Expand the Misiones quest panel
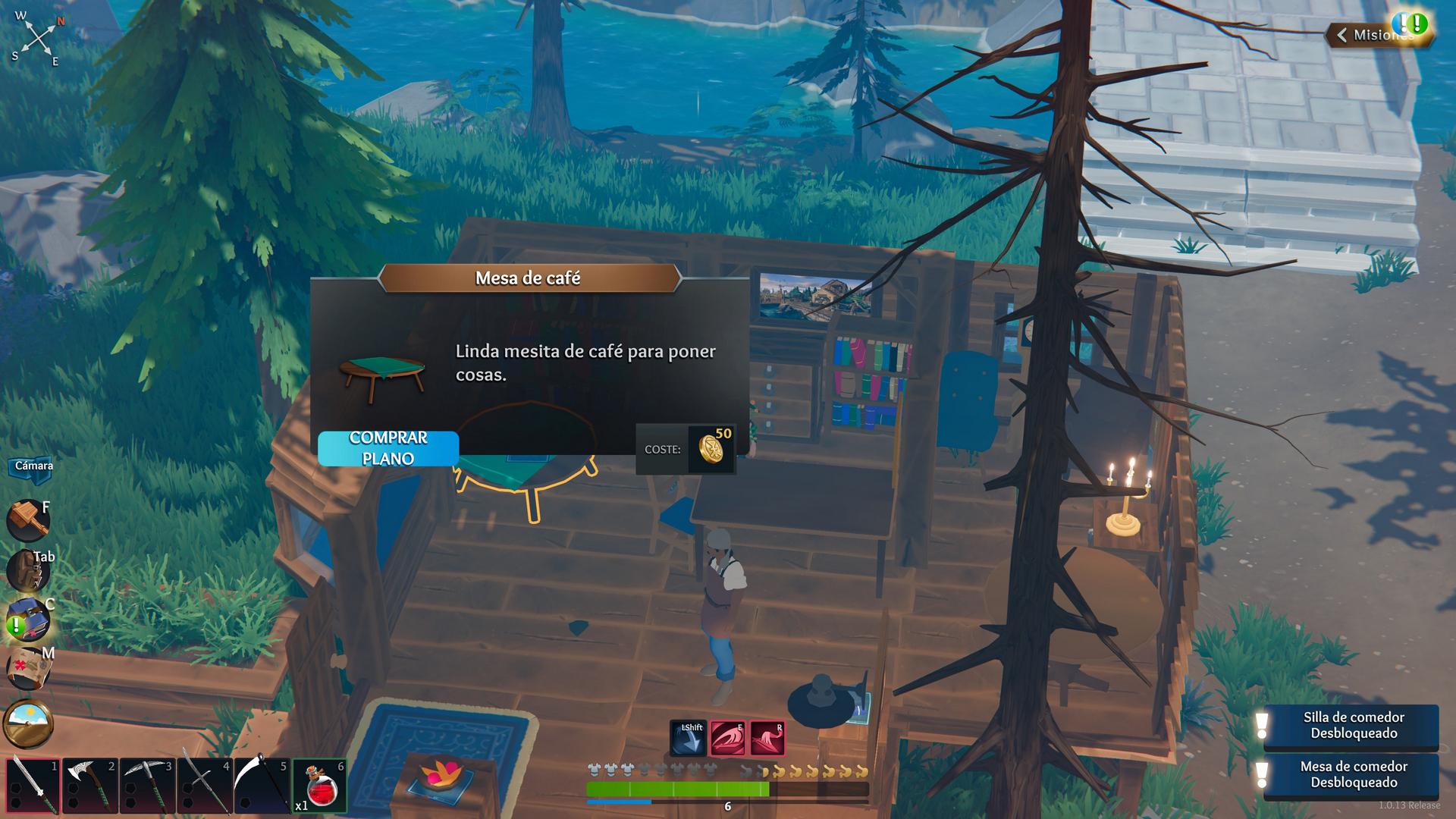 point(1376,35)
